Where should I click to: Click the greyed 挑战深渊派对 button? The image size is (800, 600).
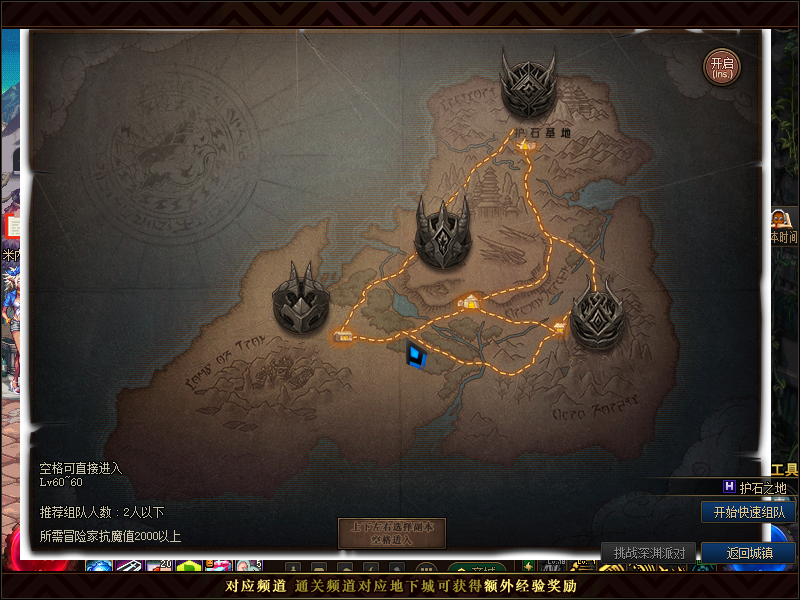[649, 553]
